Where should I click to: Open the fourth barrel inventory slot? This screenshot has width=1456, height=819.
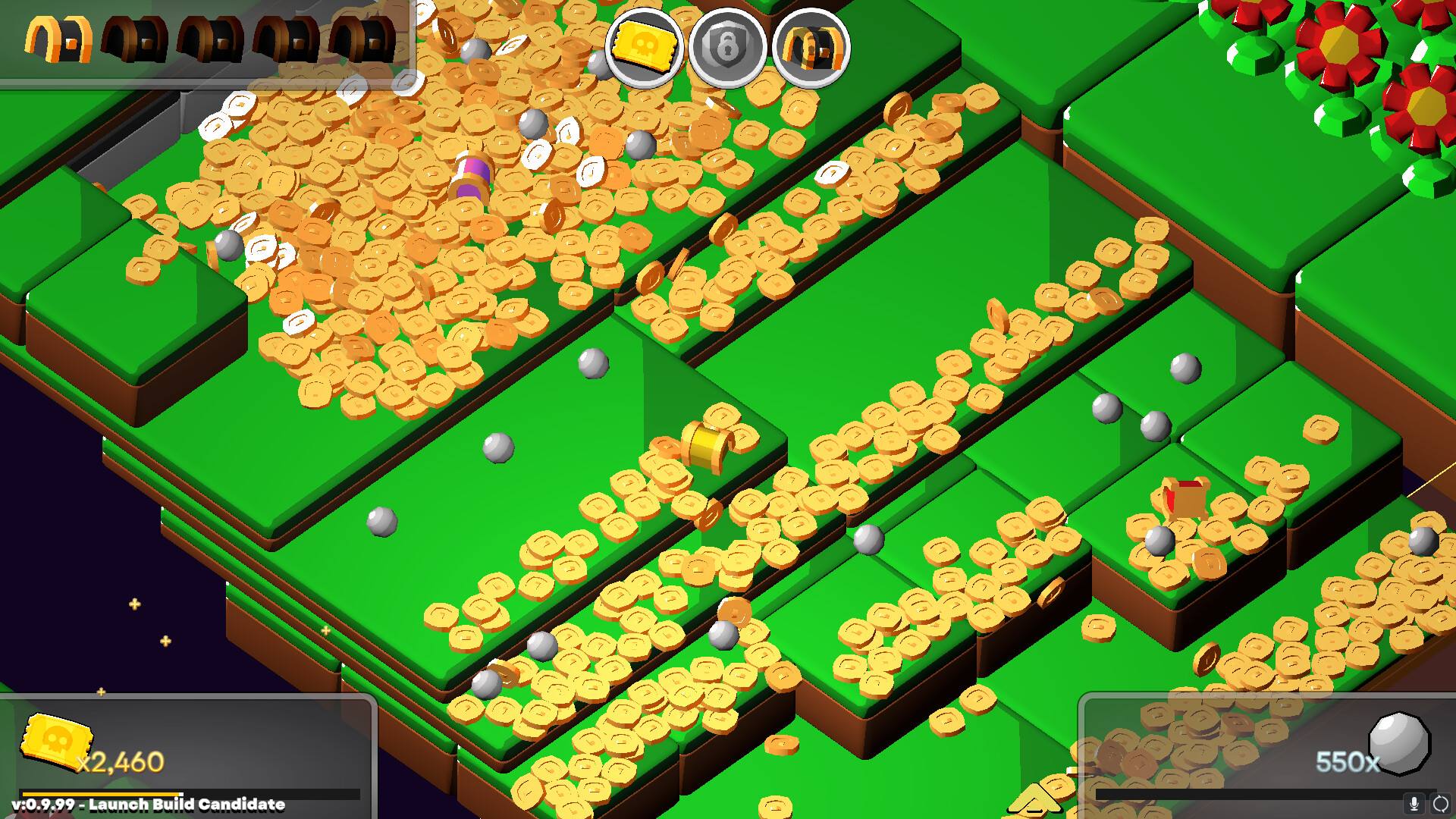[284, 38]
